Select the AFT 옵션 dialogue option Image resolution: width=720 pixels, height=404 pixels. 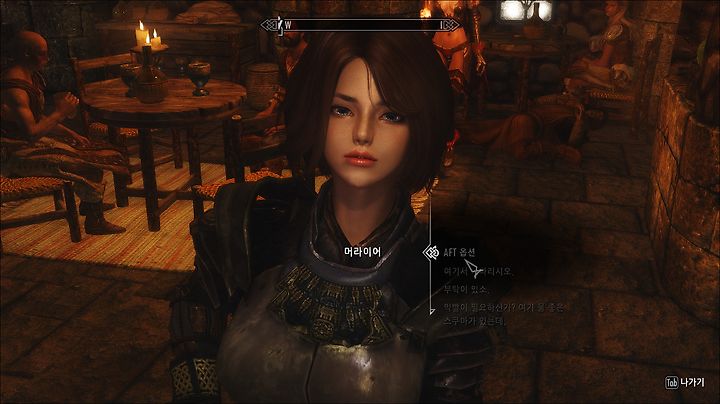tap(465, 253)
